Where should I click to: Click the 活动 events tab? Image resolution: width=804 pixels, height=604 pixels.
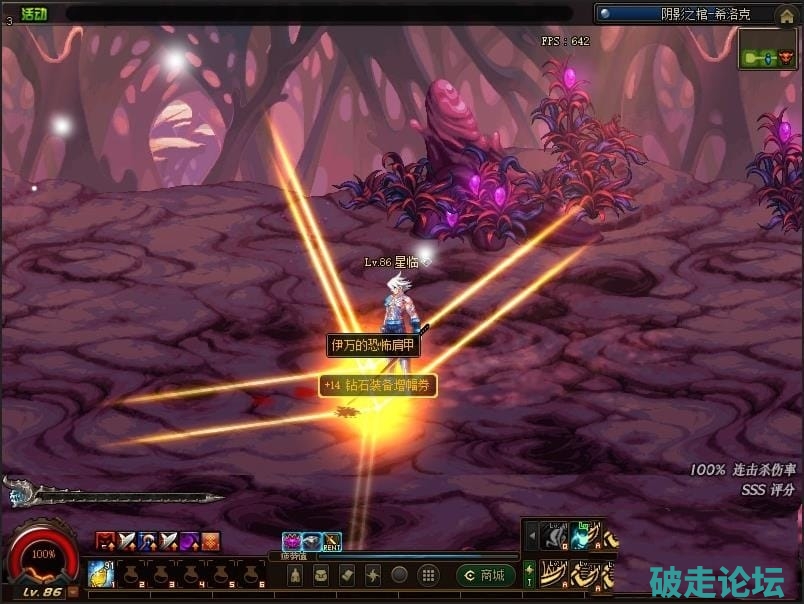coord(34,14)
